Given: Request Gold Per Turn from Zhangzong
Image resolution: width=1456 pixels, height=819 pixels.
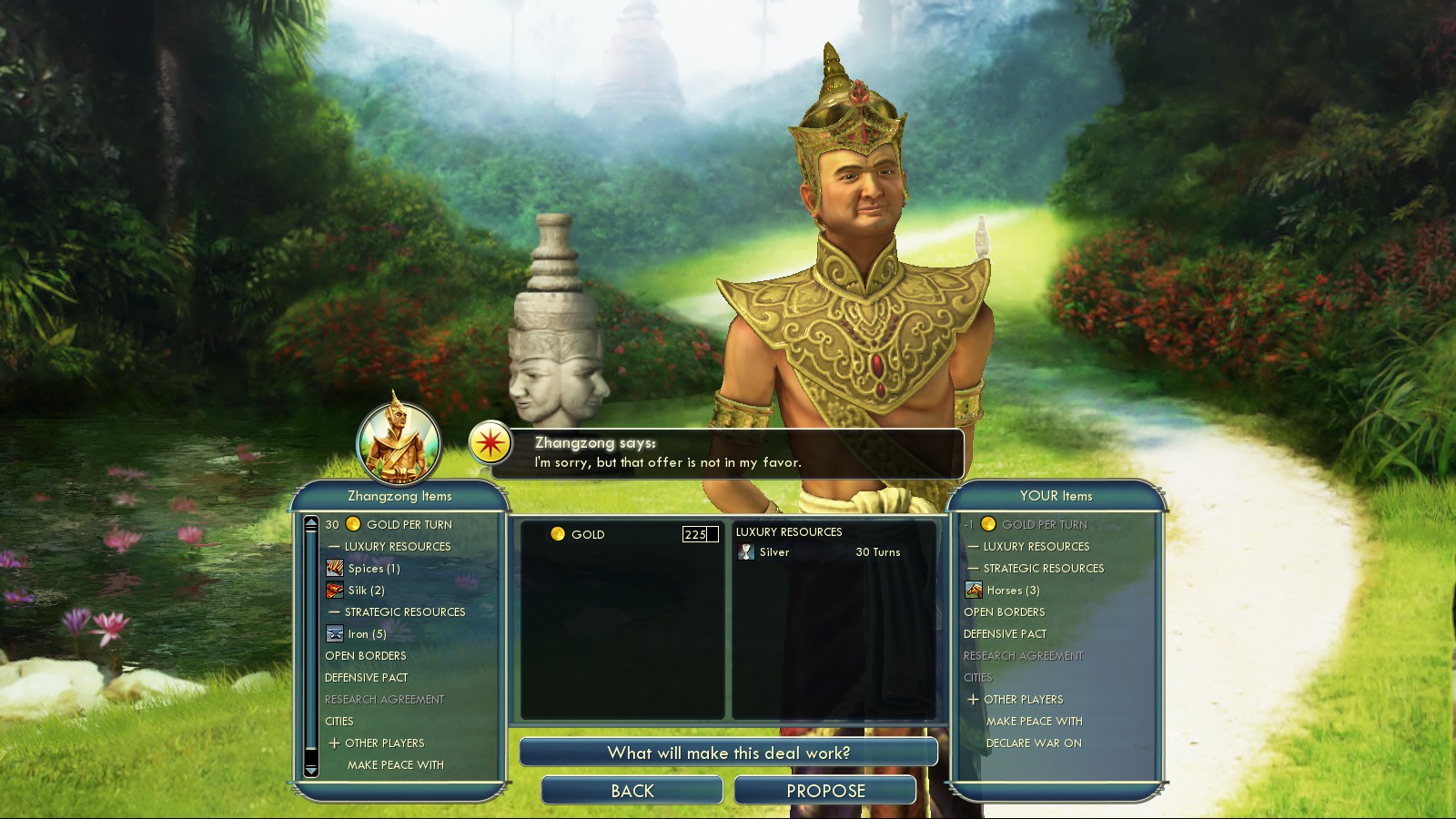Looking at the screenshot, I should point(408,525).
